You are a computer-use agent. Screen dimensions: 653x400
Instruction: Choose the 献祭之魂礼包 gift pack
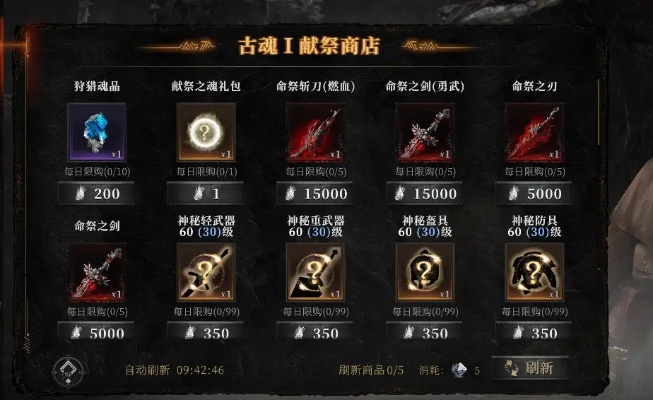[x=206, y=133]
